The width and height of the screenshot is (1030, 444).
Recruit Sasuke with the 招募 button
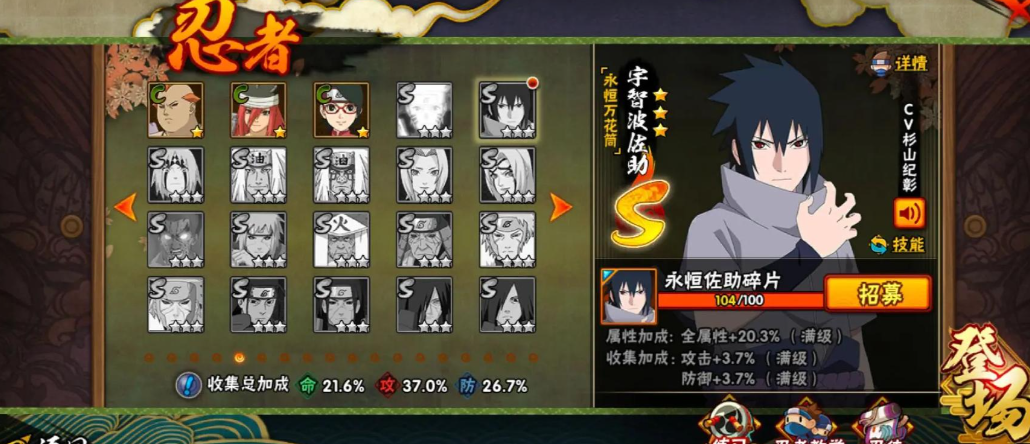click(x=877, y=293)
